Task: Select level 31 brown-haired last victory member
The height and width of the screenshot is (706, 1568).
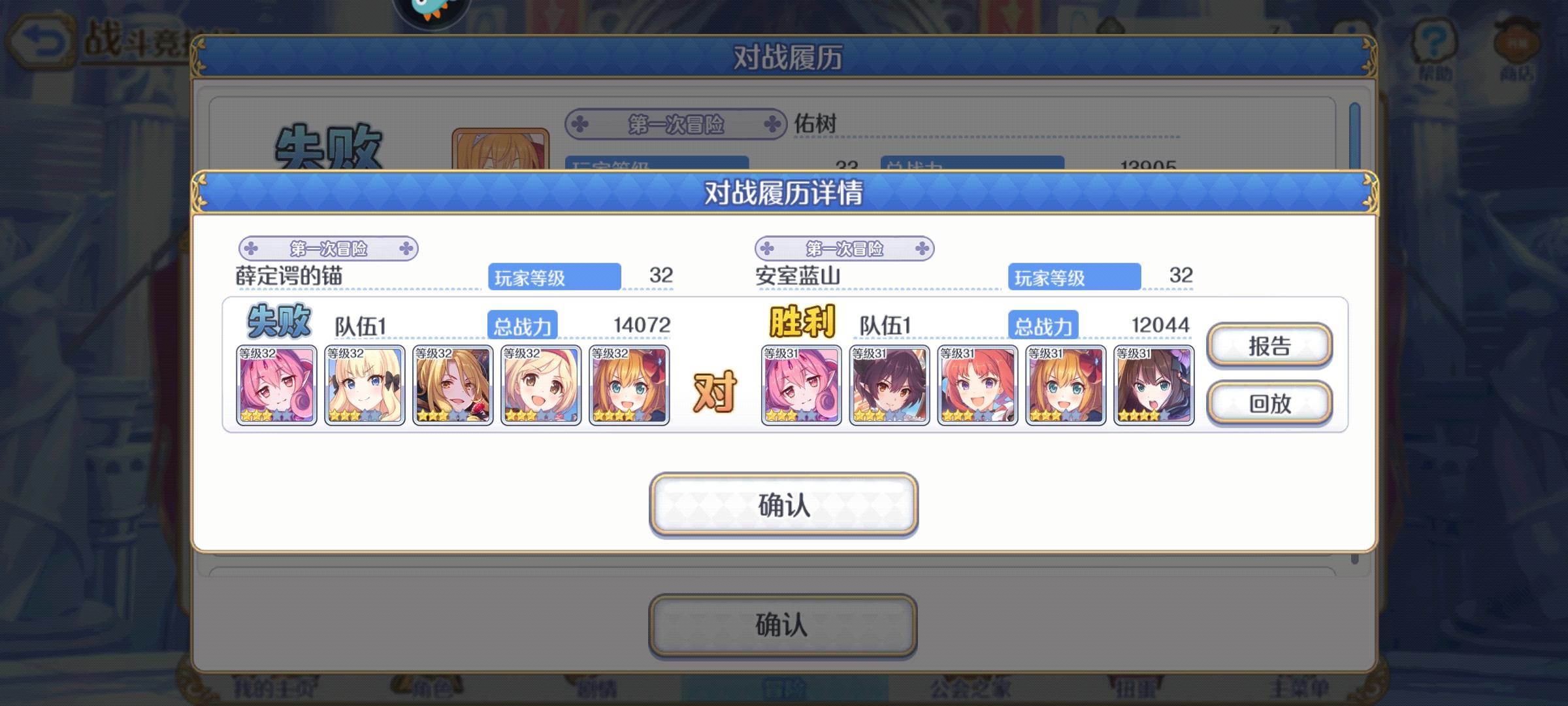Action: point(1153,384)
